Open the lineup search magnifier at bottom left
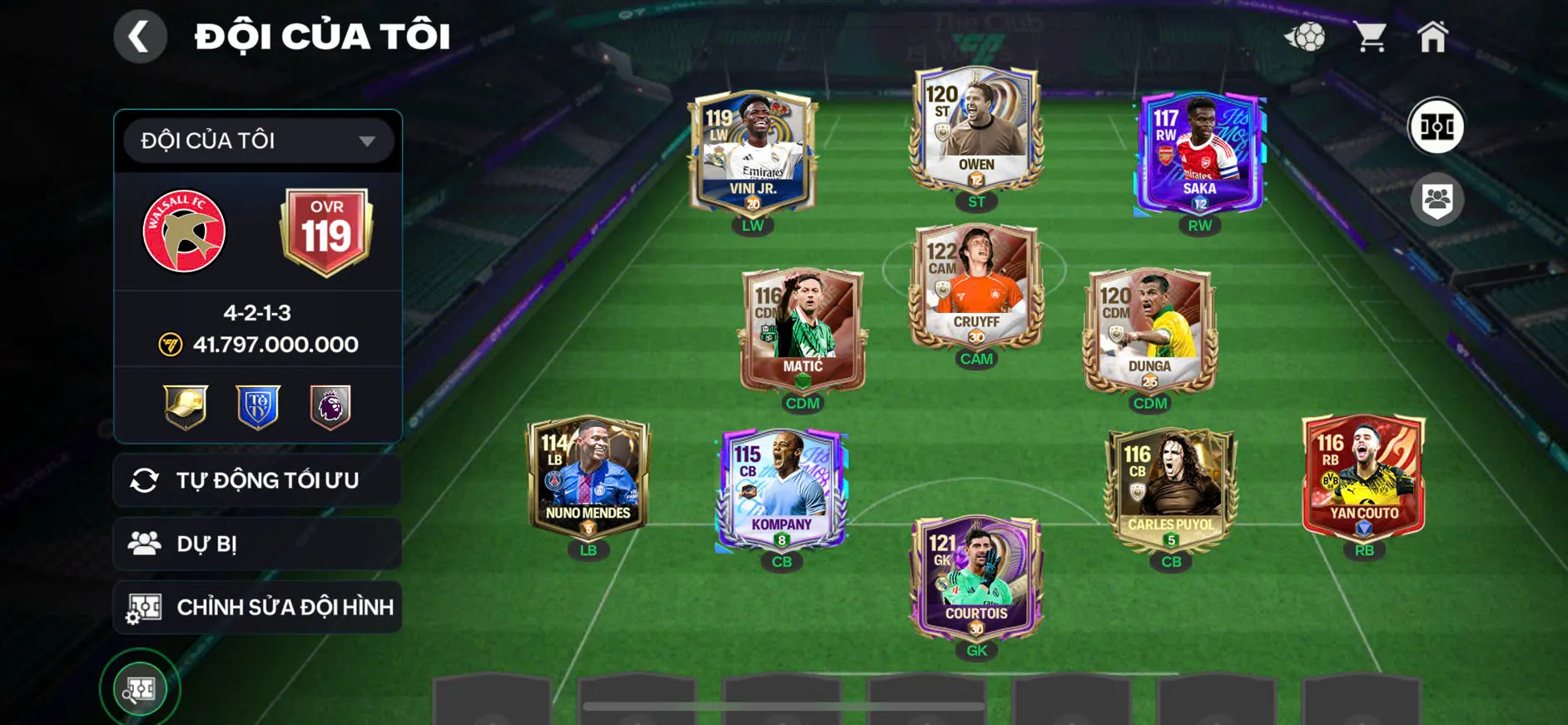 click(140, 688)
